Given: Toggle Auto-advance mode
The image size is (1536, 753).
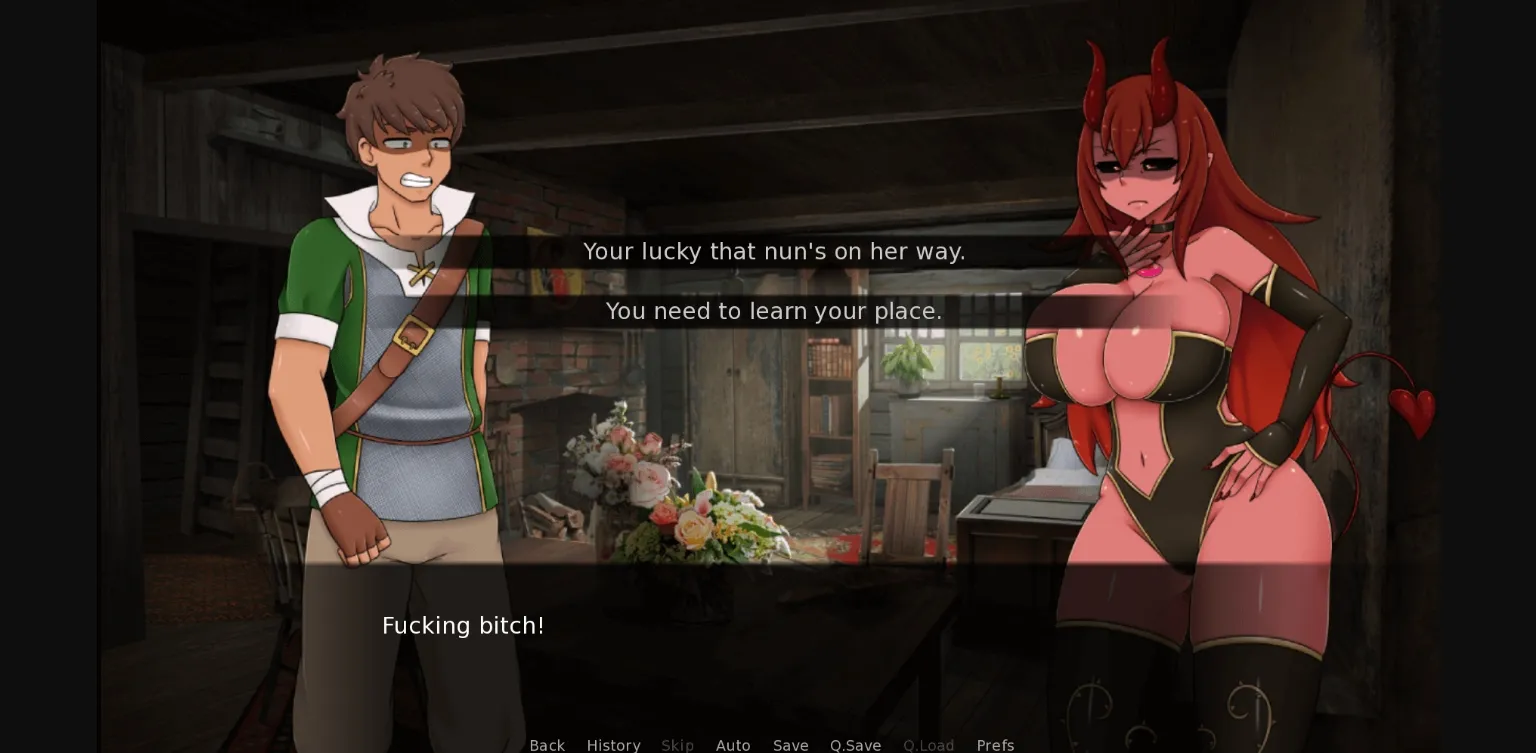Looking at the screenshot, I should click(733, 745).
